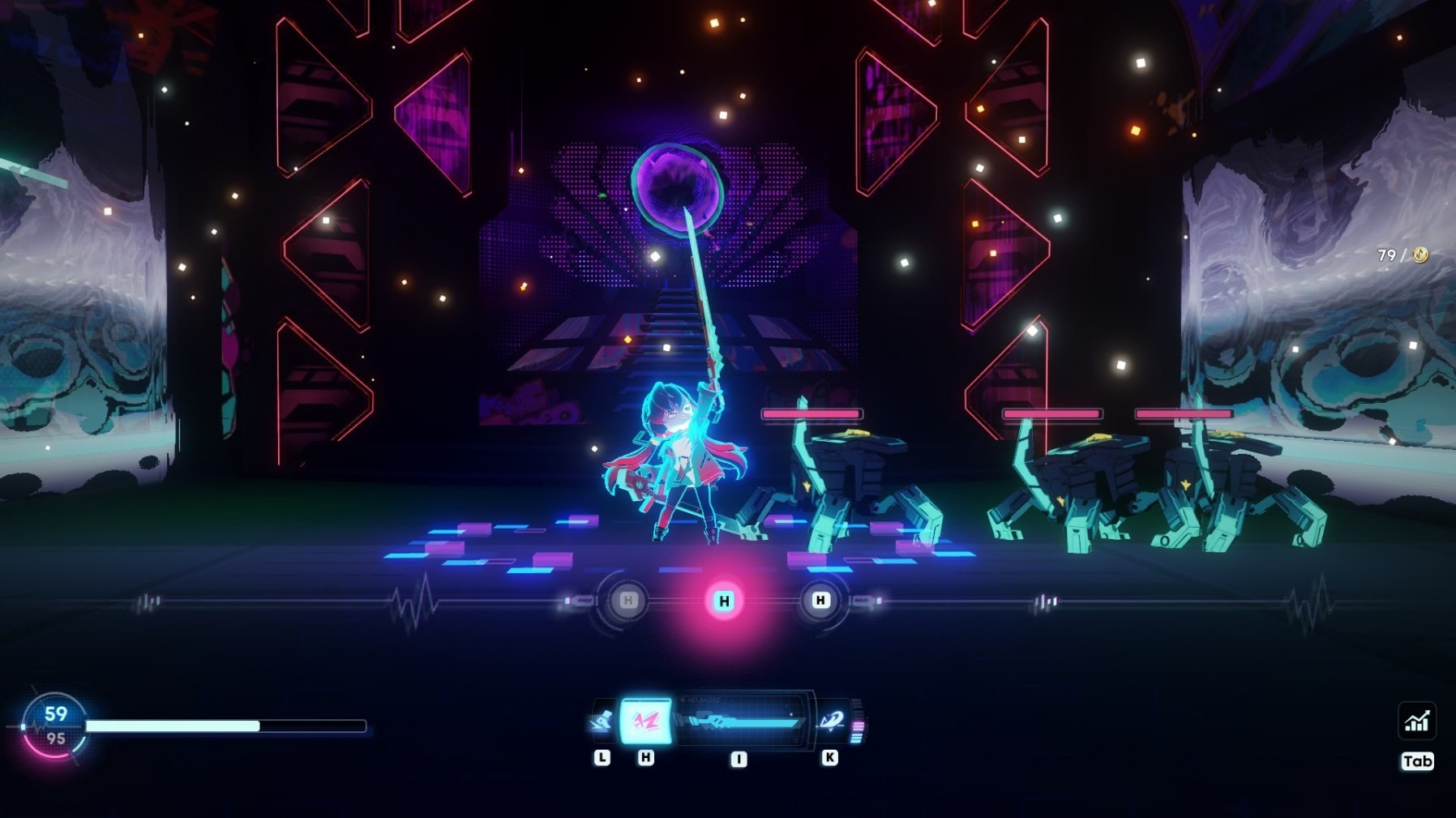Hit the glowing pink H beat note
The image size is (1456, 818).
tap(724, 601)
